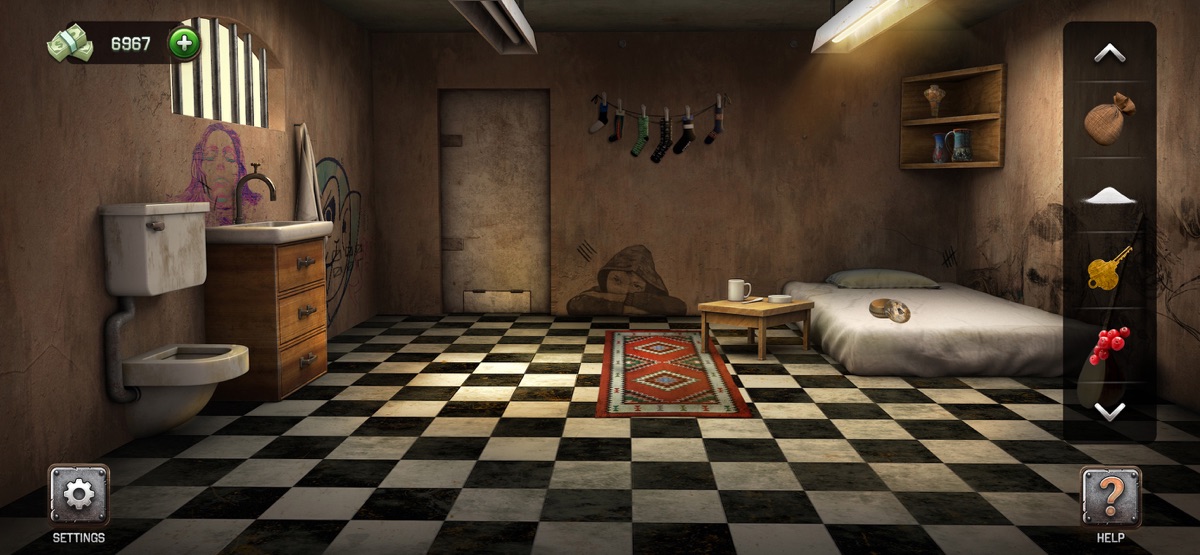The height and width of the screenshot is (555, 1200).
Task: Select the golden key inventory item
Action: tap(1109, 268)
